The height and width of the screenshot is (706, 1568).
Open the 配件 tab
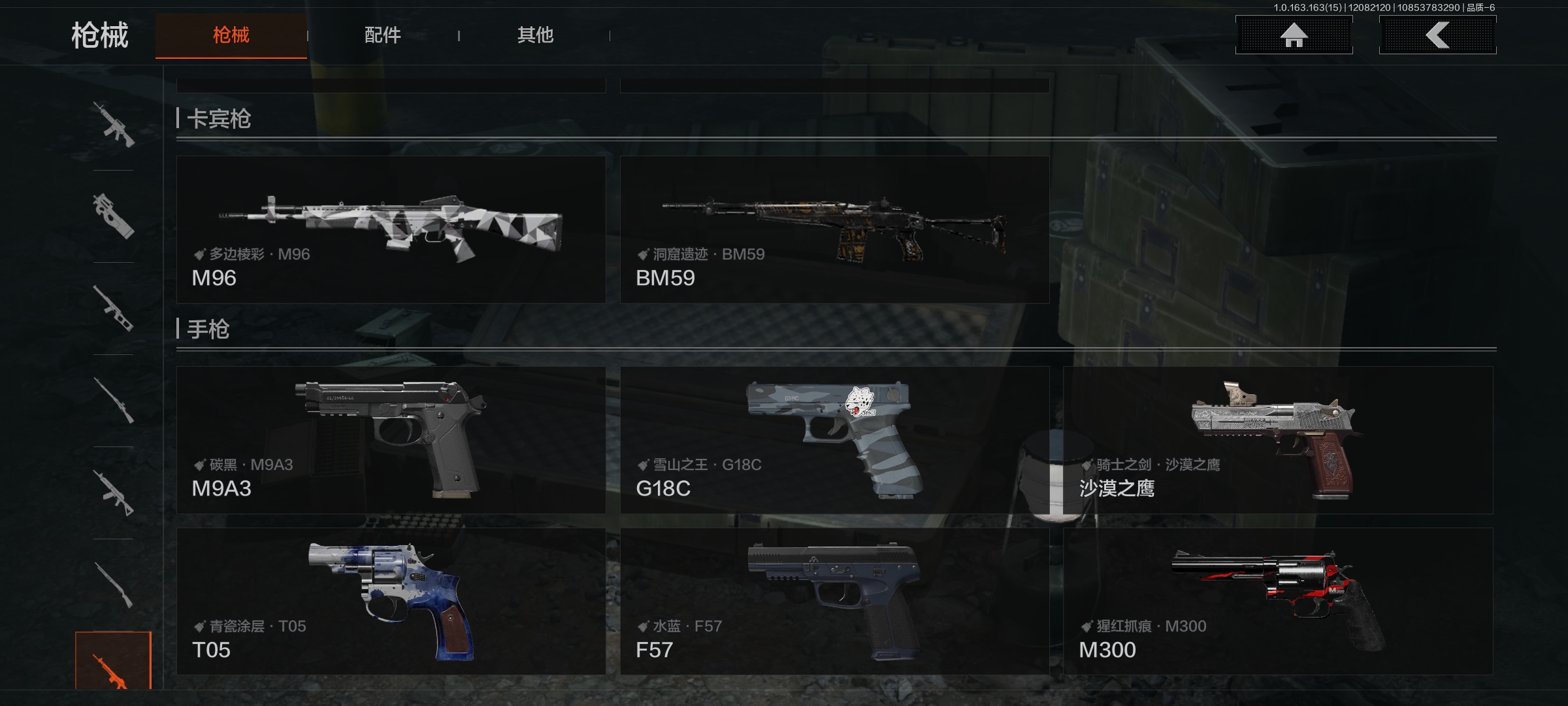pos(383,35)
